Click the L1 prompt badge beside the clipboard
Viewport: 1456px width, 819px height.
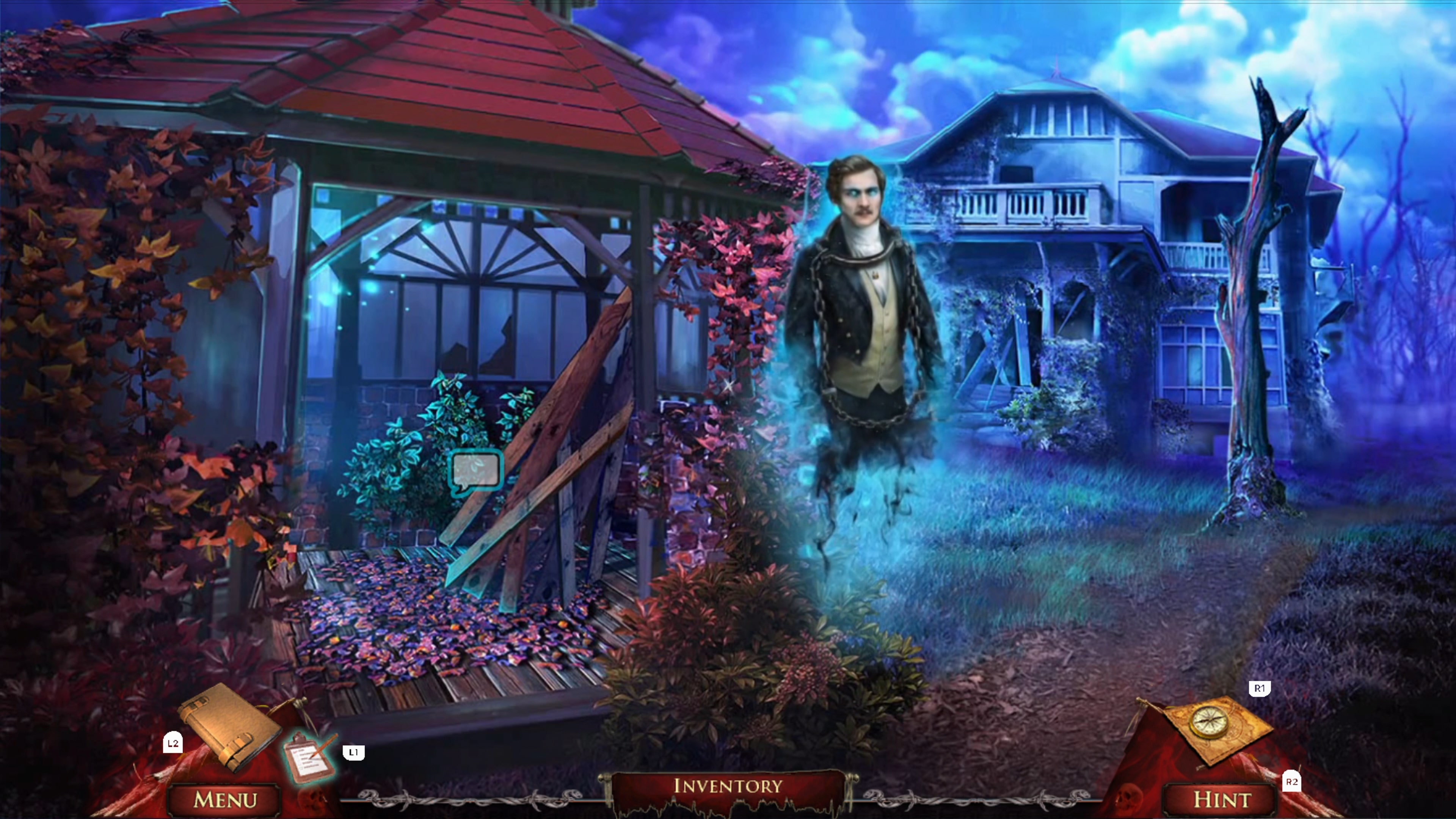point(355,752)
